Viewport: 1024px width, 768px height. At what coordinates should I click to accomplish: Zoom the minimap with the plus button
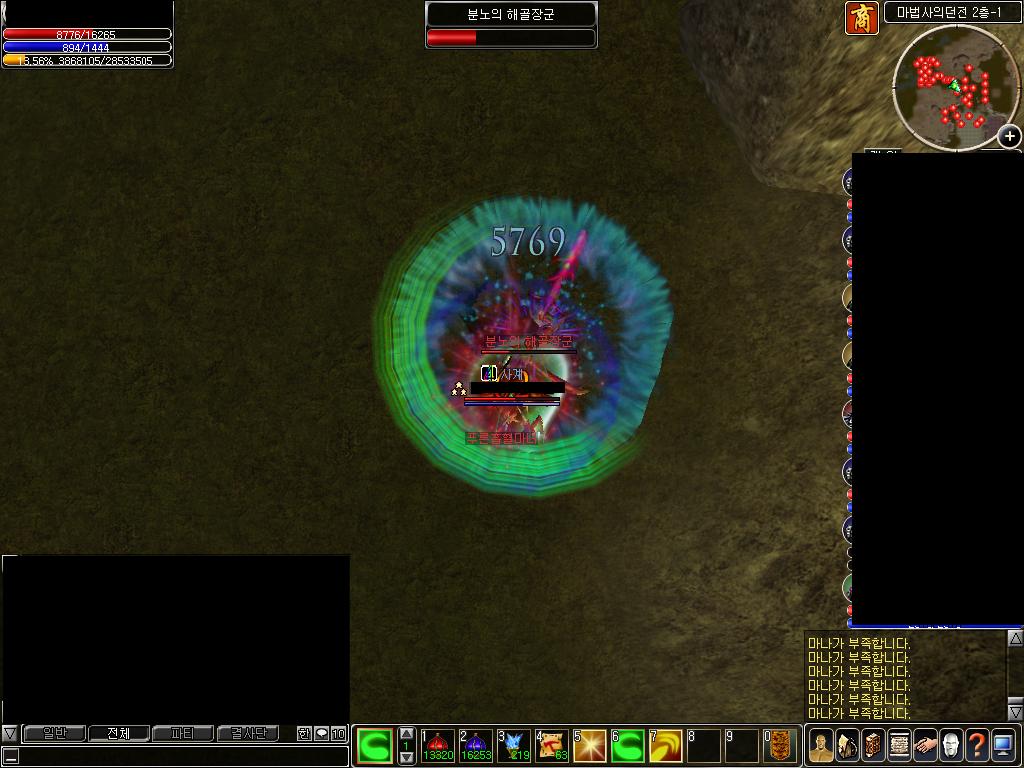[x=1010, y=136]
